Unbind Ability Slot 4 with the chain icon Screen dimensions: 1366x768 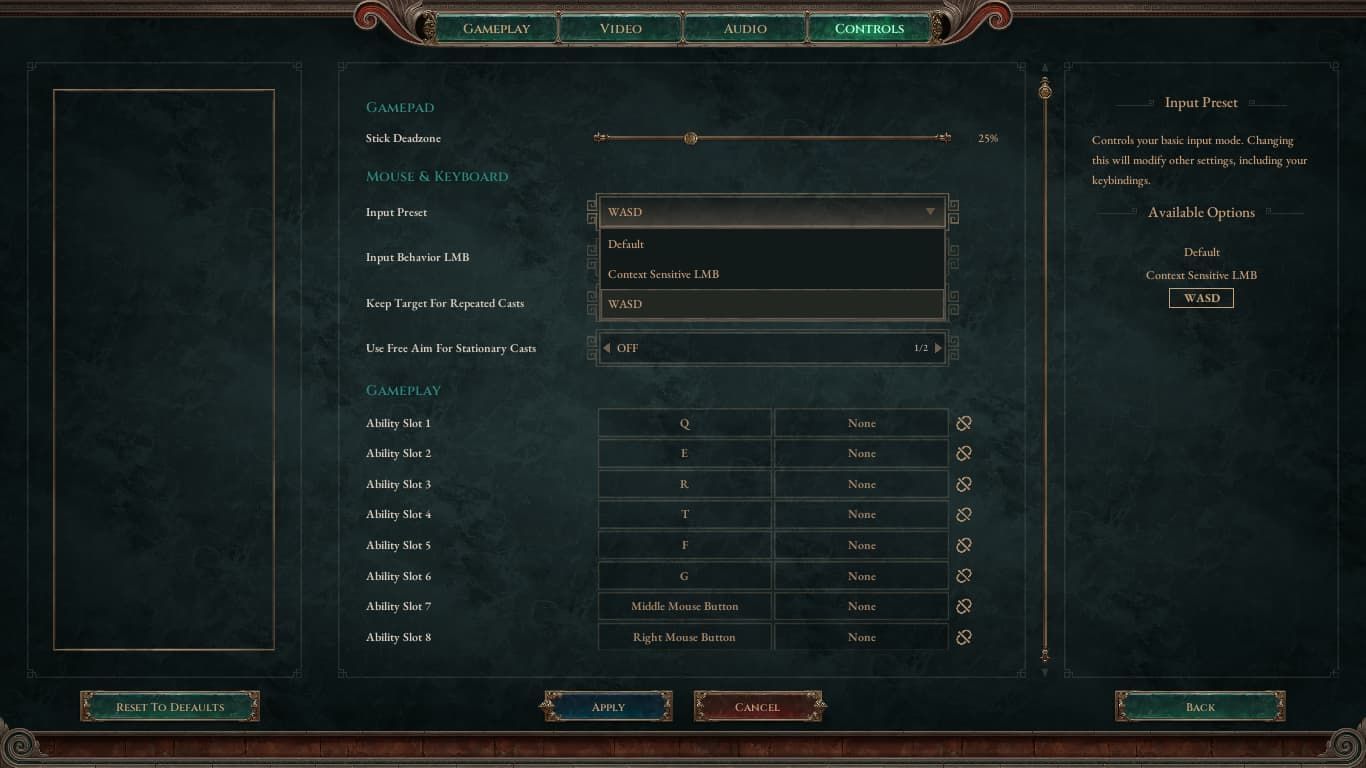(962, 514)
